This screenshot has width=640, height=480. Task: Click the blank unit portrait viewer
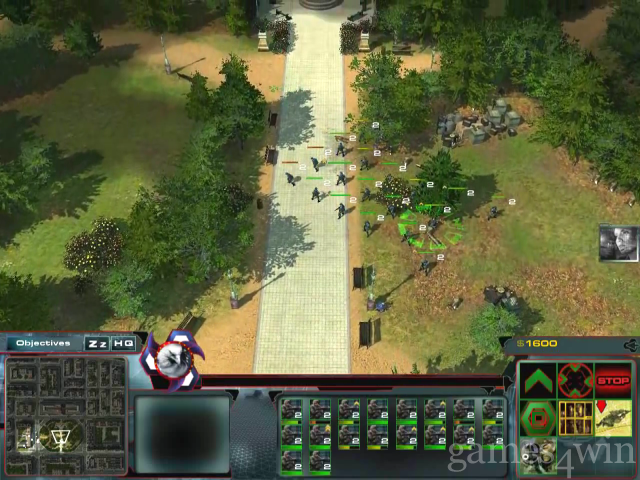(x=182, y=431)
